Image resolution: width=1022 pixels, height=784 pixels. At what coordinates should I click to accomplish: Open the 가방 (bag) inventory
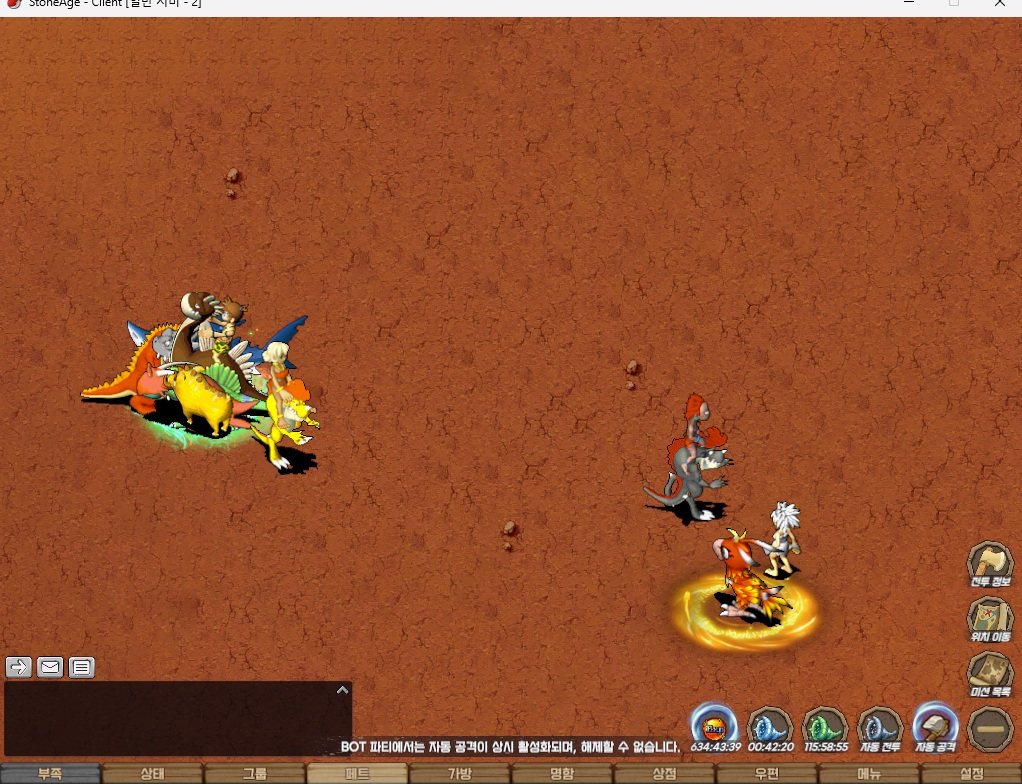click(459, 774)
